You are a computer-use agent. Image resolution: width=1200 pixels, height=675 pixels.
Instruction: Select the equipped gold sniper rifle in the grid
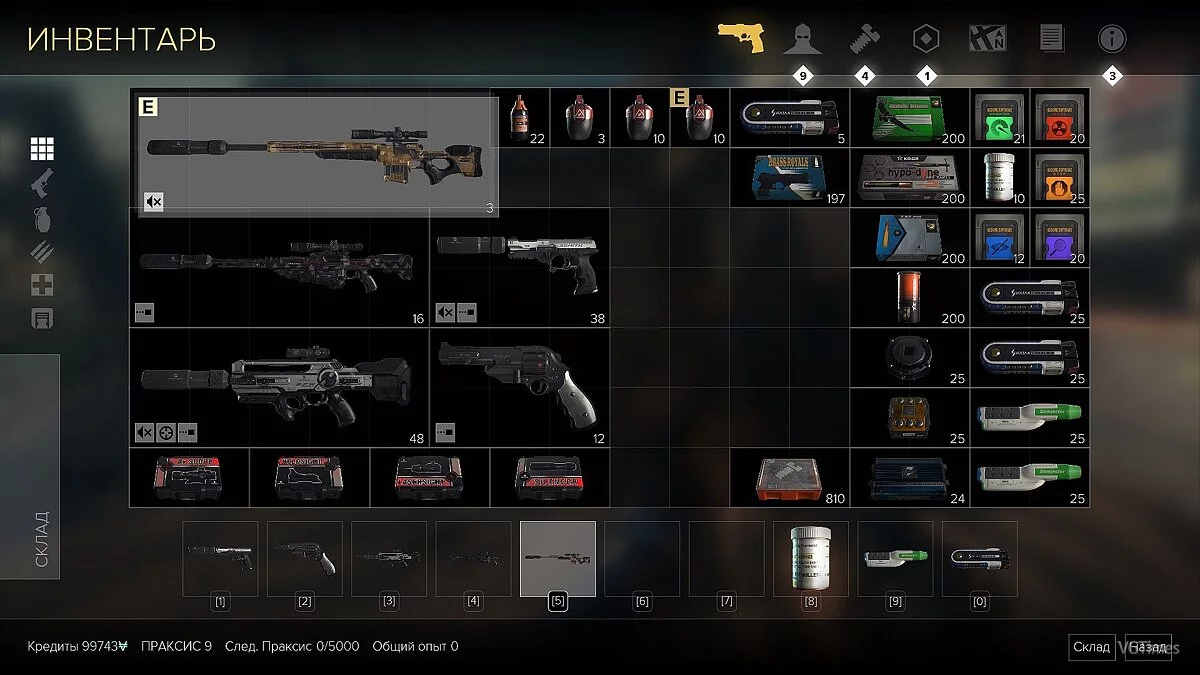click(x=318, y=153)
